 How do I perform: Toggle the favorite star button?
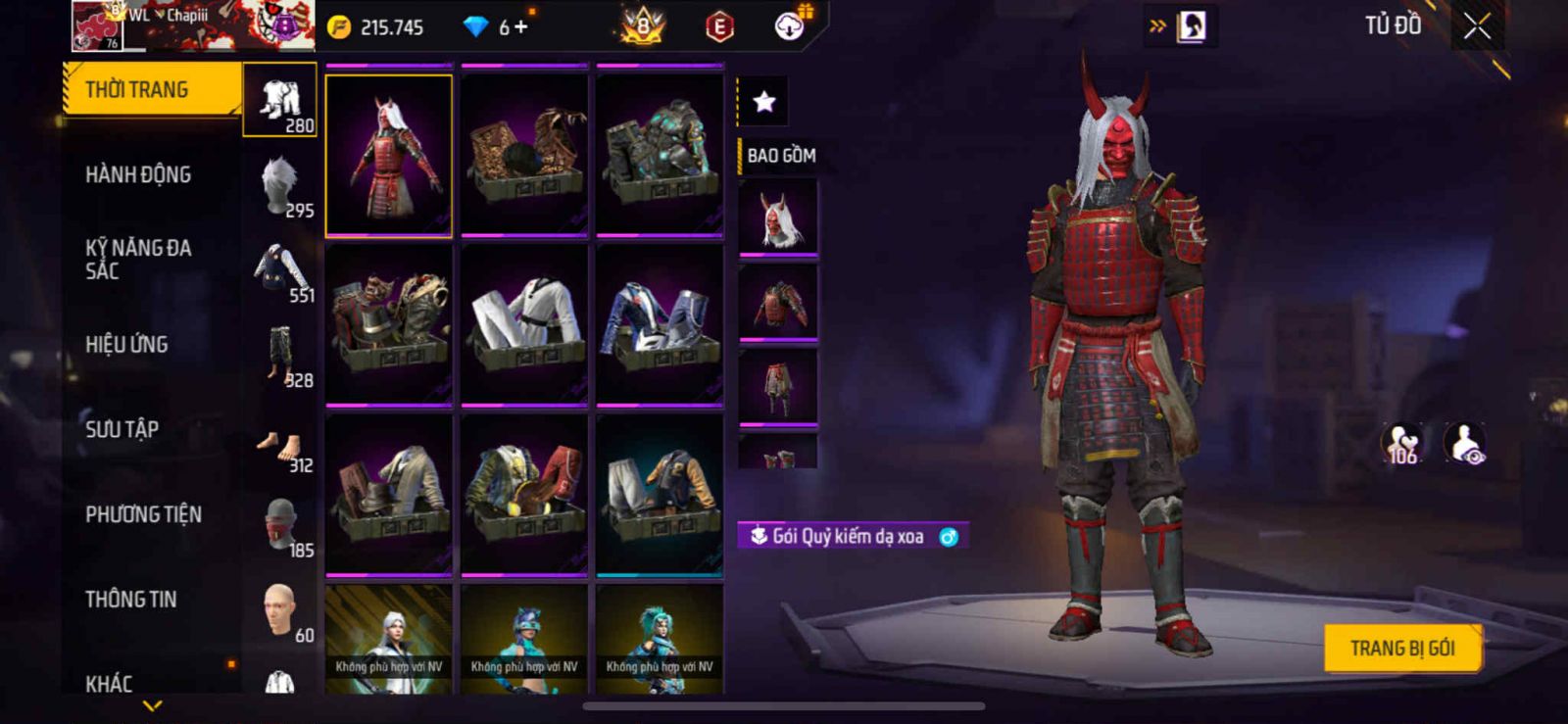(x=763, y=101)
